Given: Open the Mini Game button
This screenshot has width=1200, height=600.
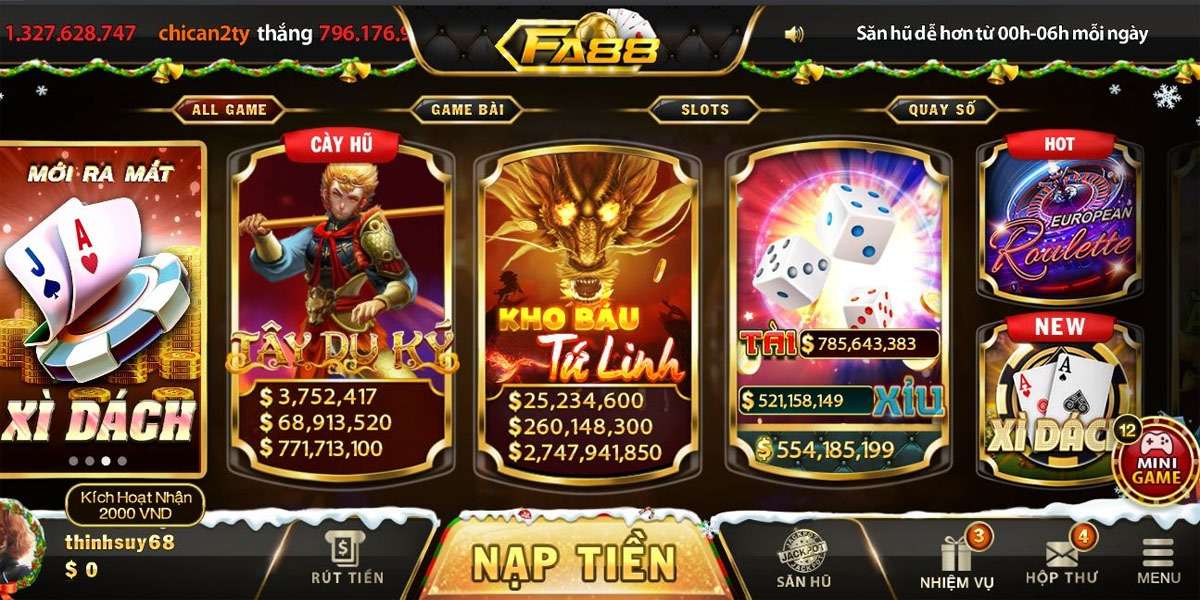Looking at the screenshot, I should click(1155, 461).
